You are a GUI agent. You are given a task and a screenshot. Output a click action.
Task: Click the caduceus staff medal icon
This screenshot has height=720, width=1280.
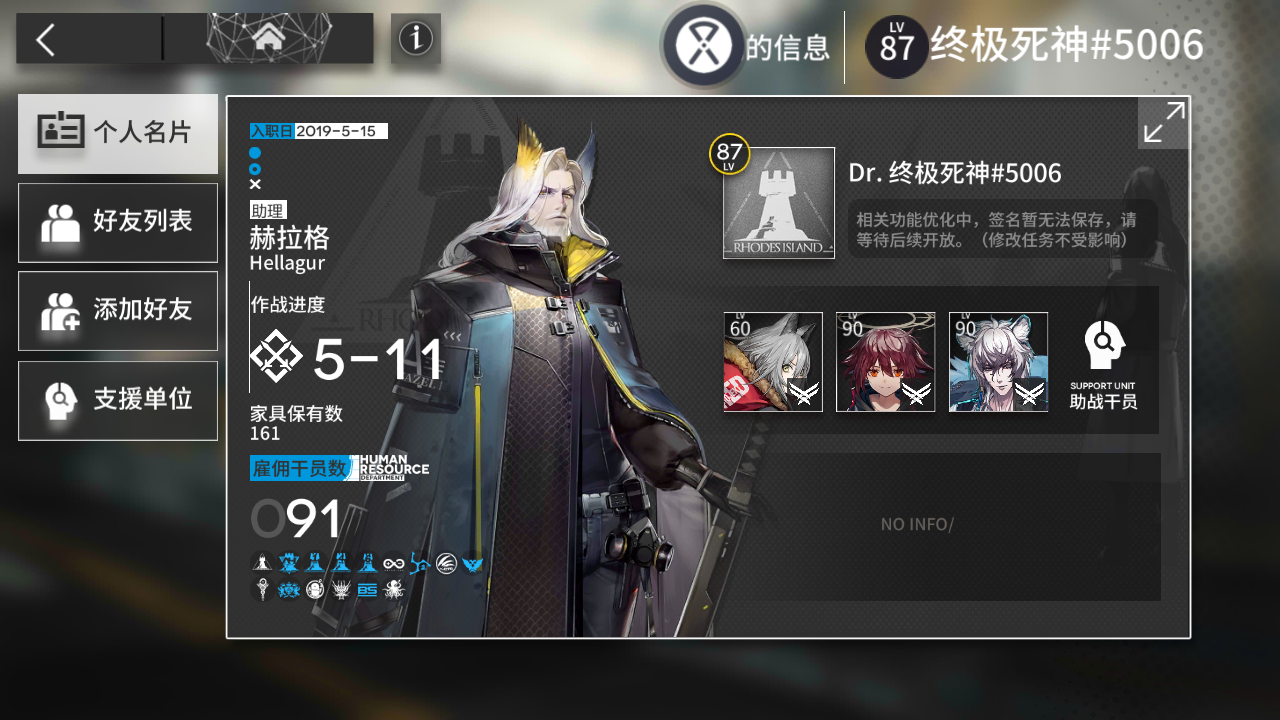262,589
